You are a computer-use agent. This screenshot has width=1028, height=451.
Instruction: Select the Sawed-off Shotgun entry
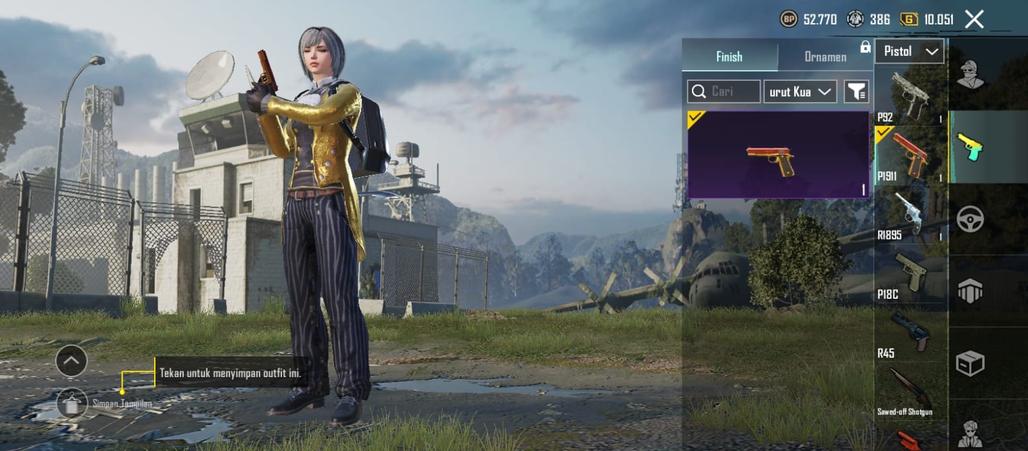coord(909,390)
